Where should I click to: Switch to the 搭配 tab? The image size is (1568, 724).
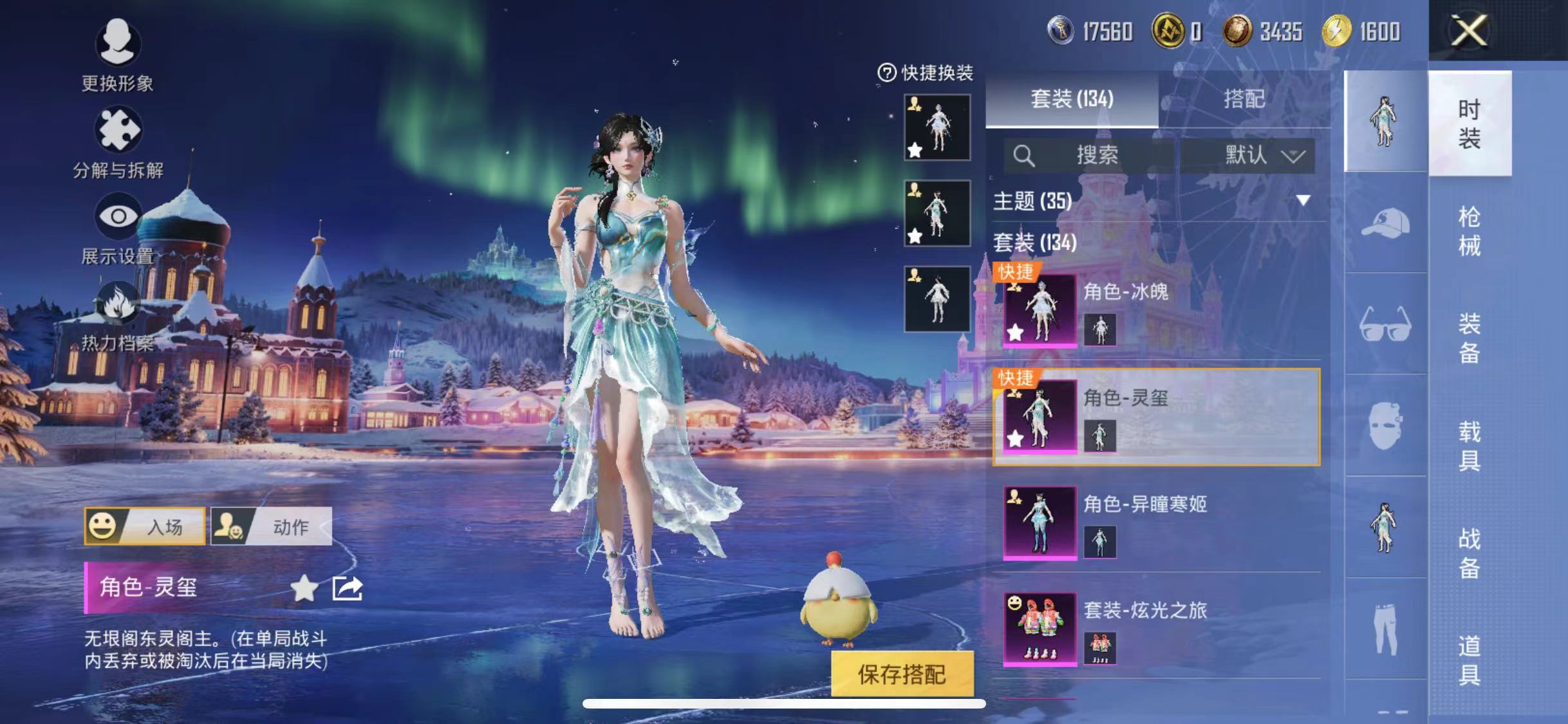click(x=1244, y=98)
